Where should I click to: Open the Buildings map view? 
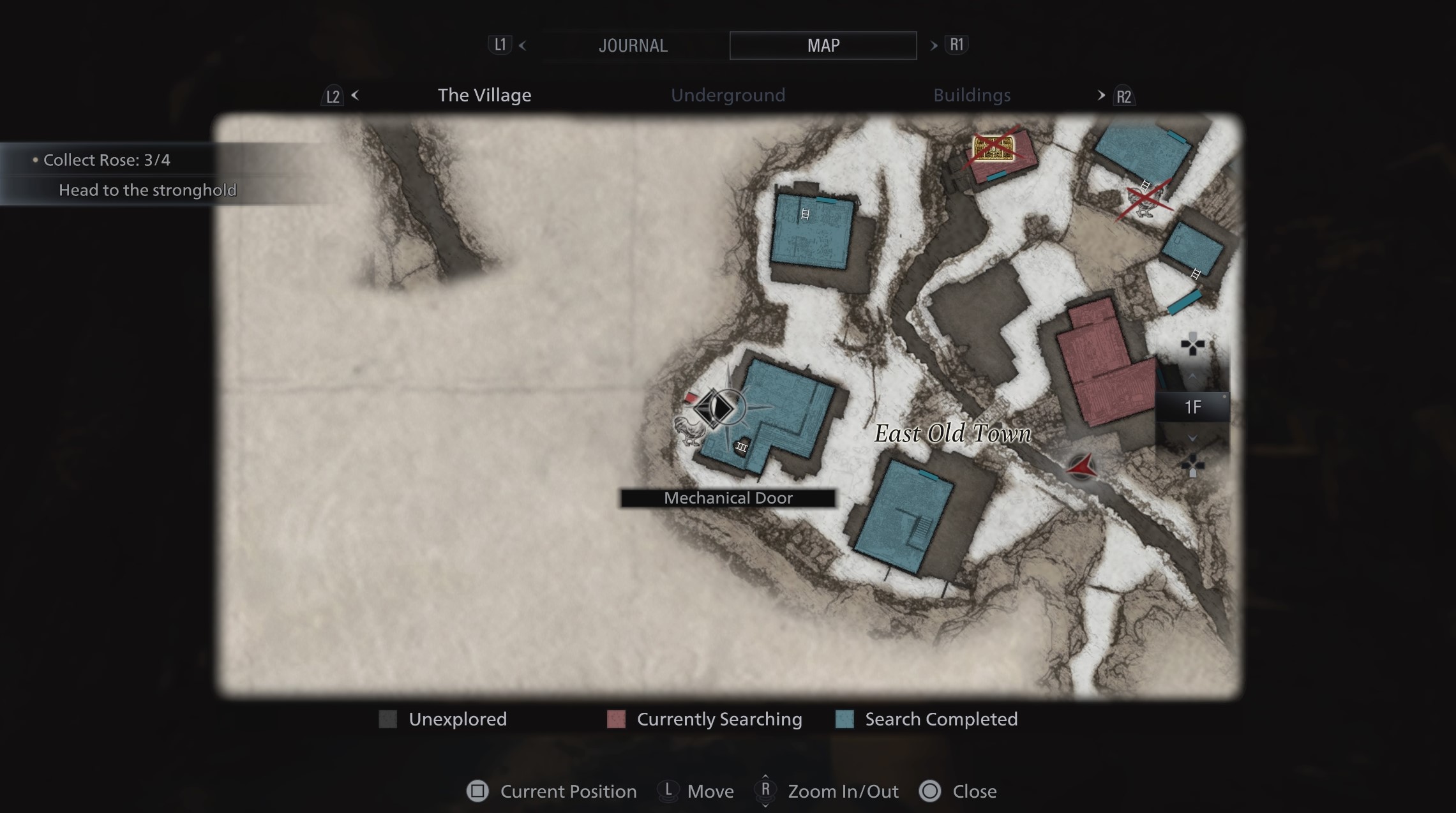tap(972, 95)
